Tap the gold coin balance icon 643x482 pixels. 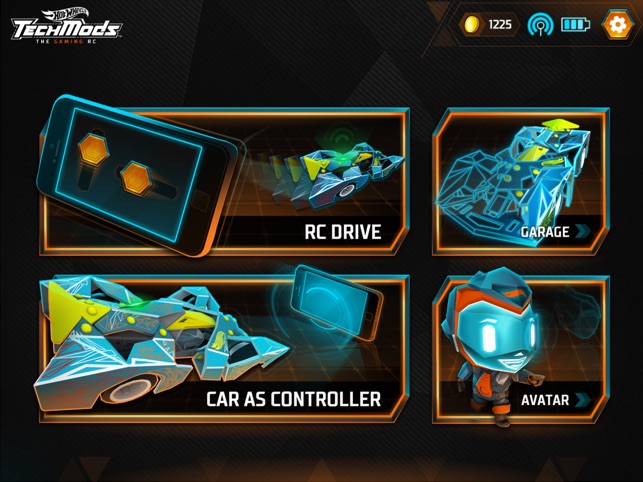472,24
